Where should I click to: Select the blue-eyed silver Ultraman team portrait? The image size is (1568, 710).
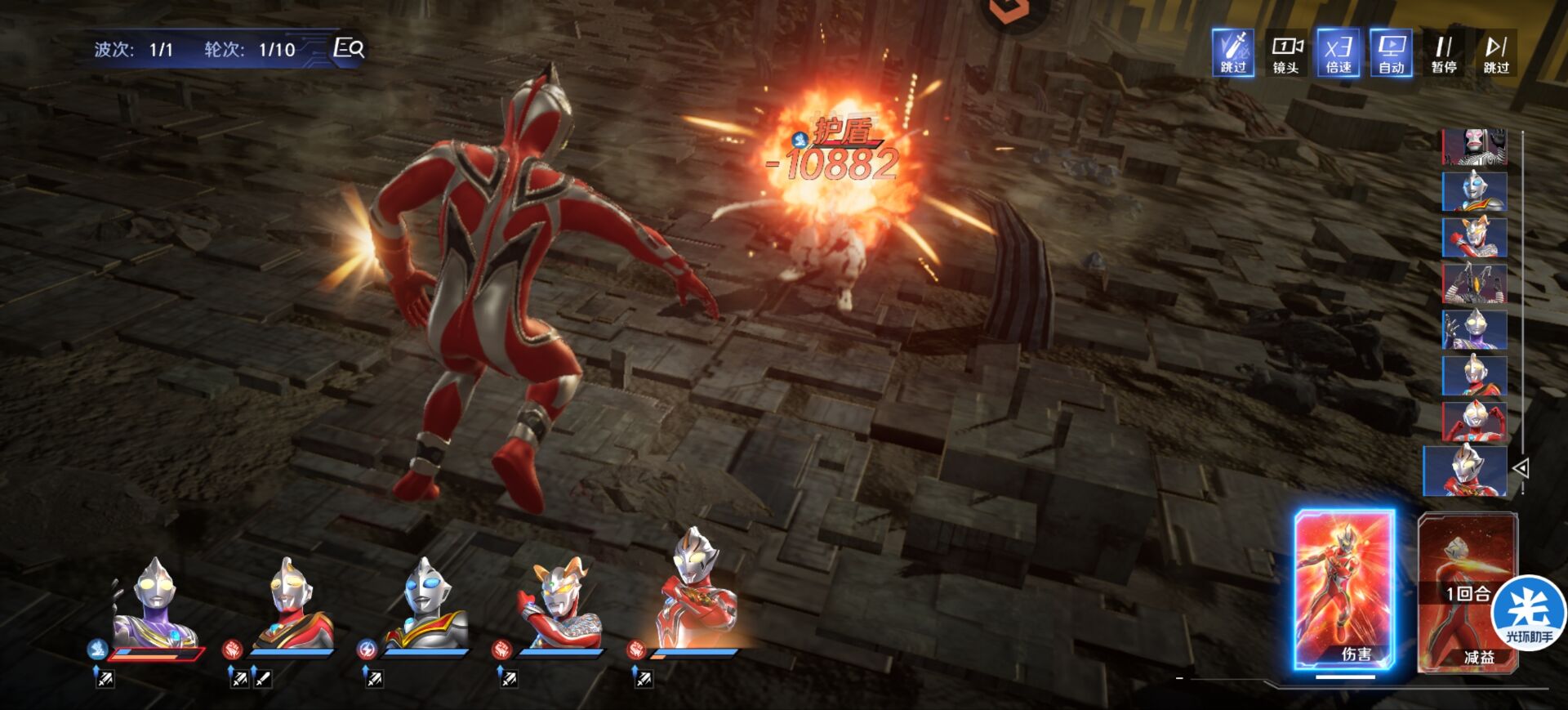[425, 605]
